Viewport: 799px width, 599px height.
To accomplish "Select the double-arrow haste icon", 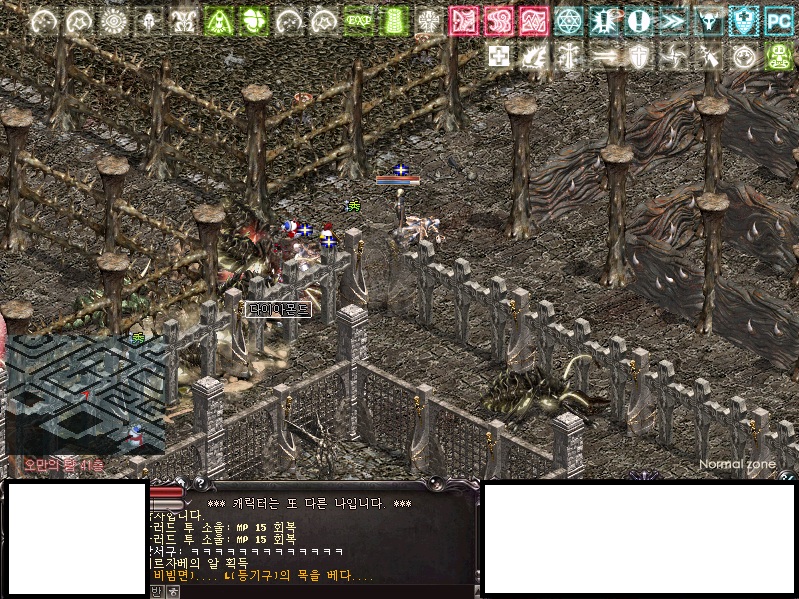I will 673,21.
